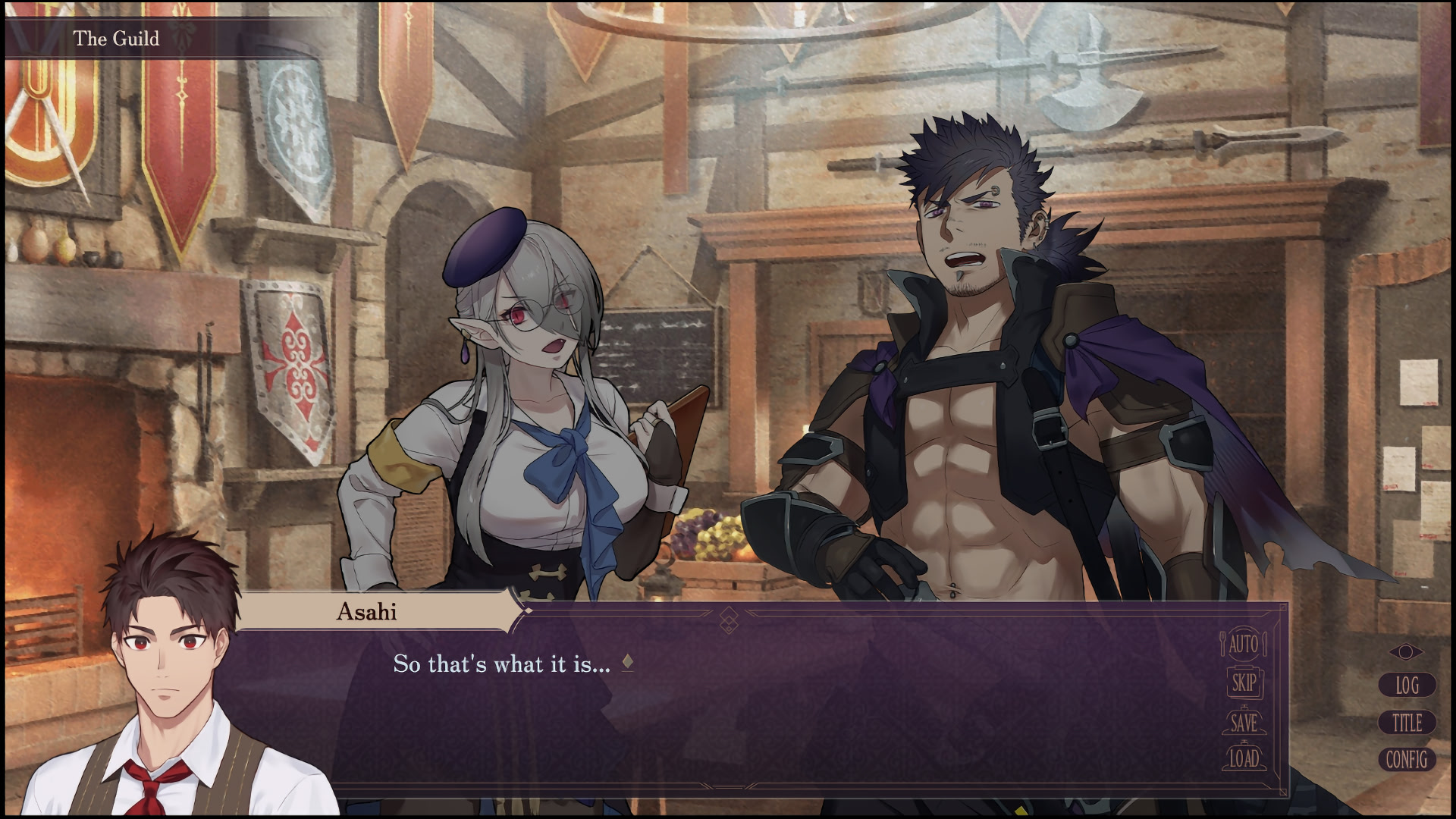Screen dimensions: 1456x819
Task: Open the dialogue LOG
Action: coord(1407,686)
